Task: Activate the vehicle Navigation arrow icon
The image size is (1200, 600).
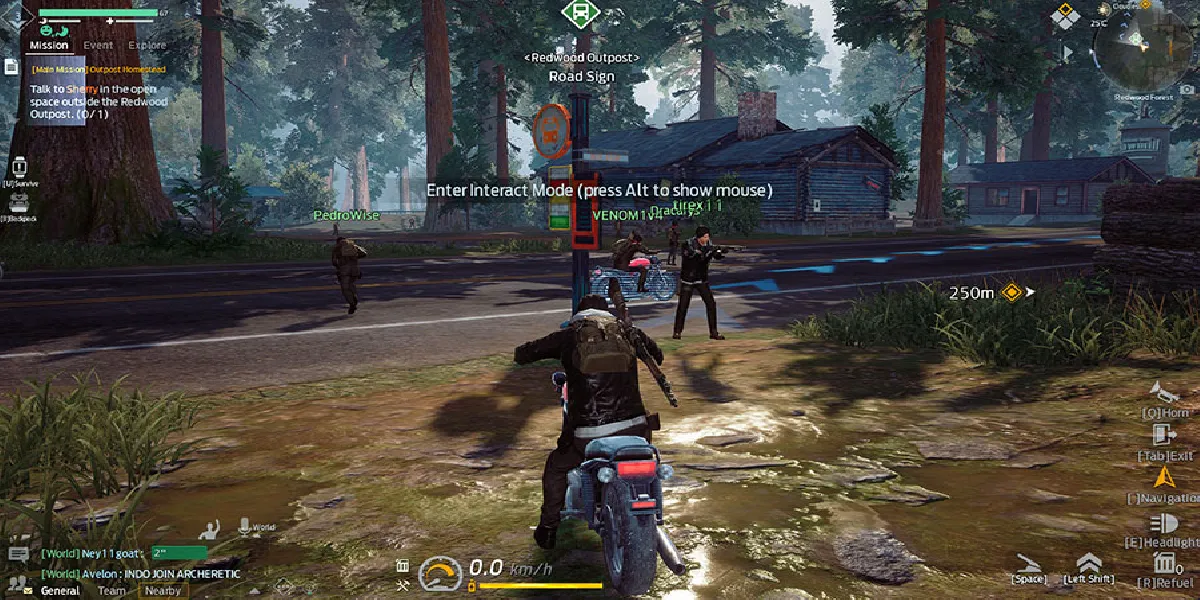Action: (1160, 478)
